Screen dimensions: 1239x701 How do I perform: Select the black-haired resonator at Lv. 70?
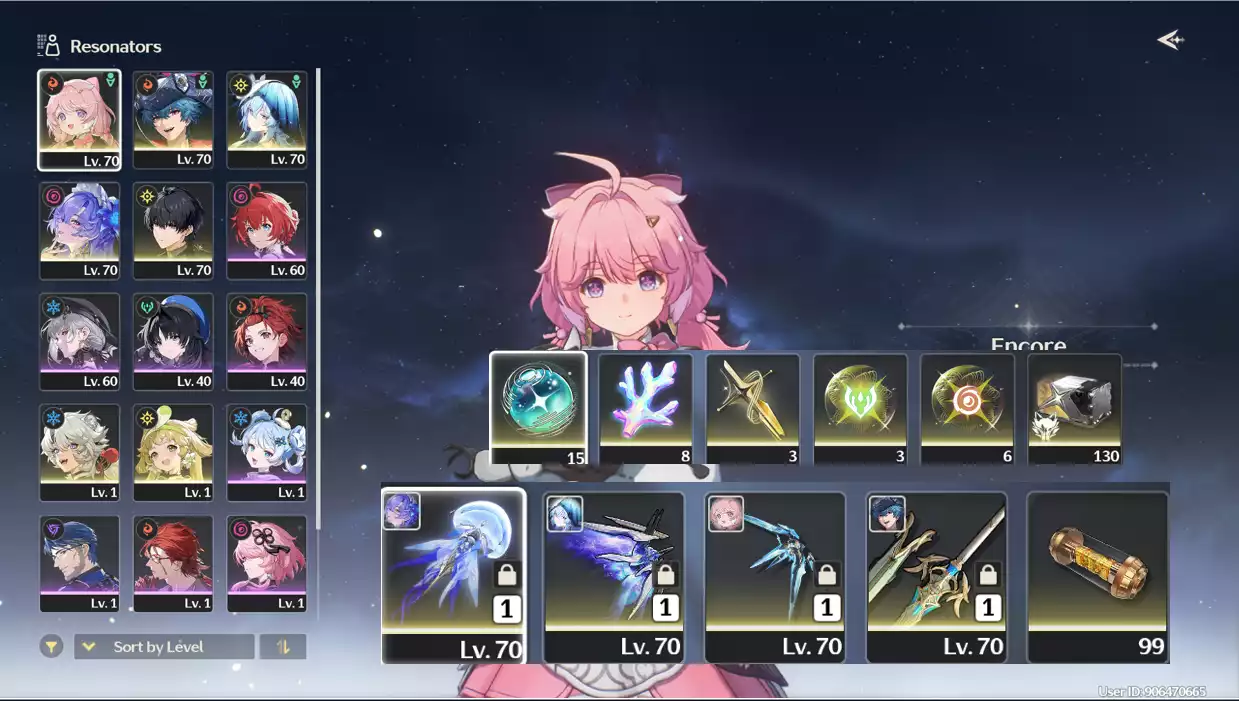(x=173, y=230)
